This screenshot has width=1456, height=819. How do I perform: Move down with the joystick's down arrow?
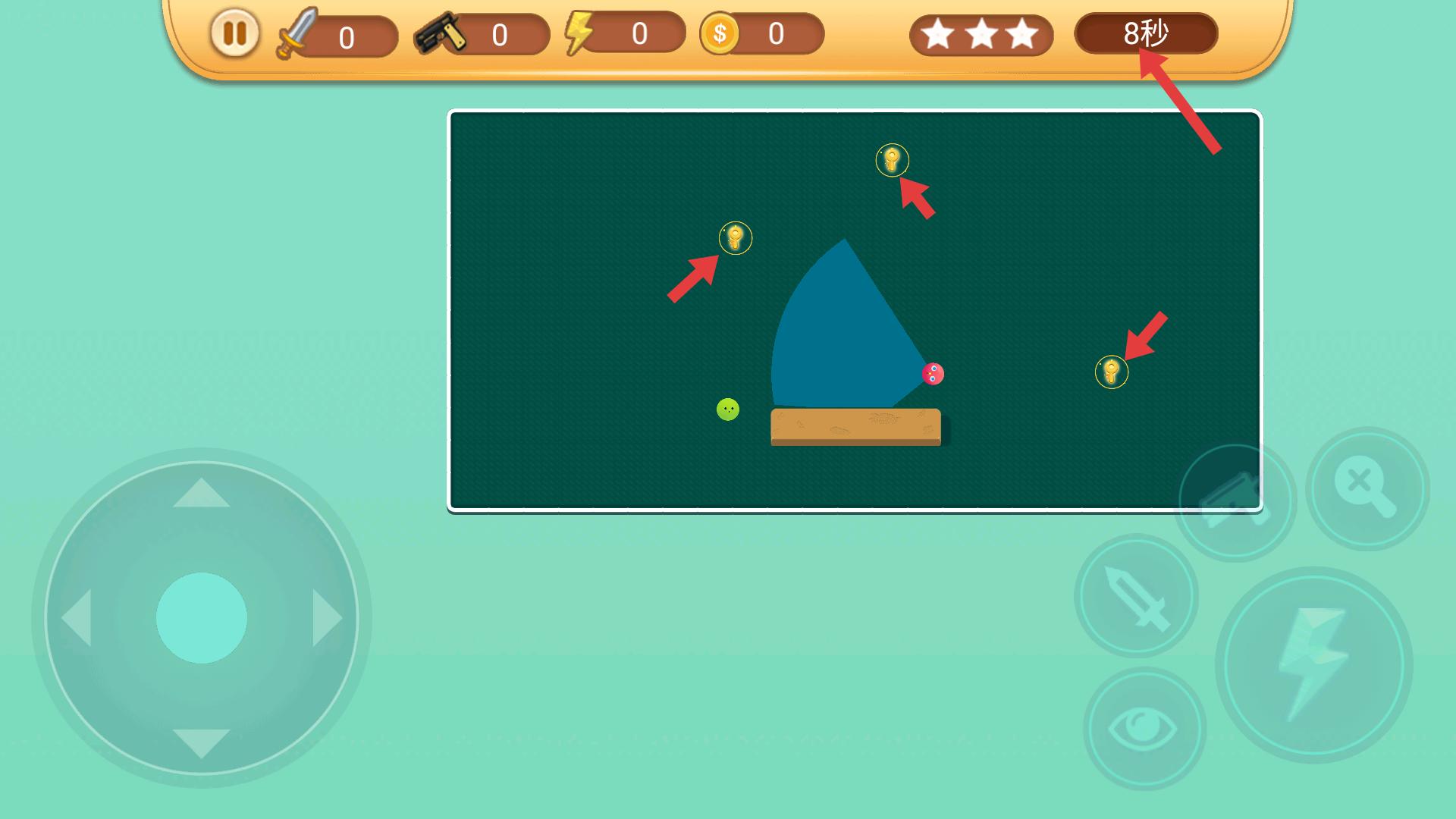202,742
